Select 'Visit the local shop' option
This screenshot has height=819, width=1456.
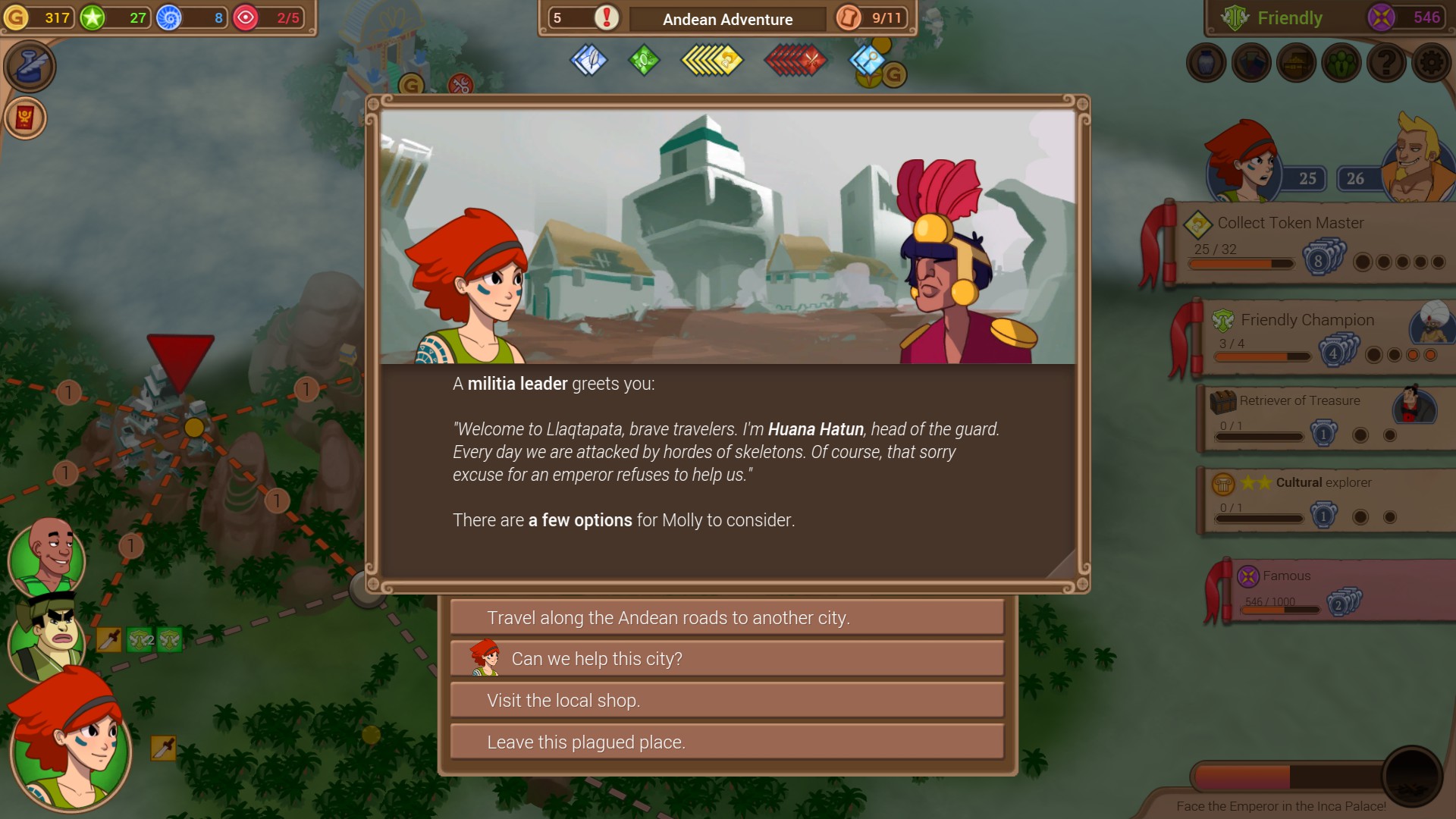(726, 701)
